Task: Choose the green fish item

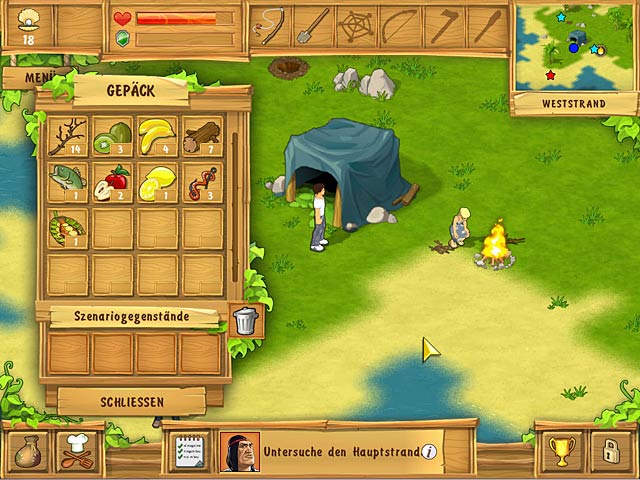Action: (68, 182)
